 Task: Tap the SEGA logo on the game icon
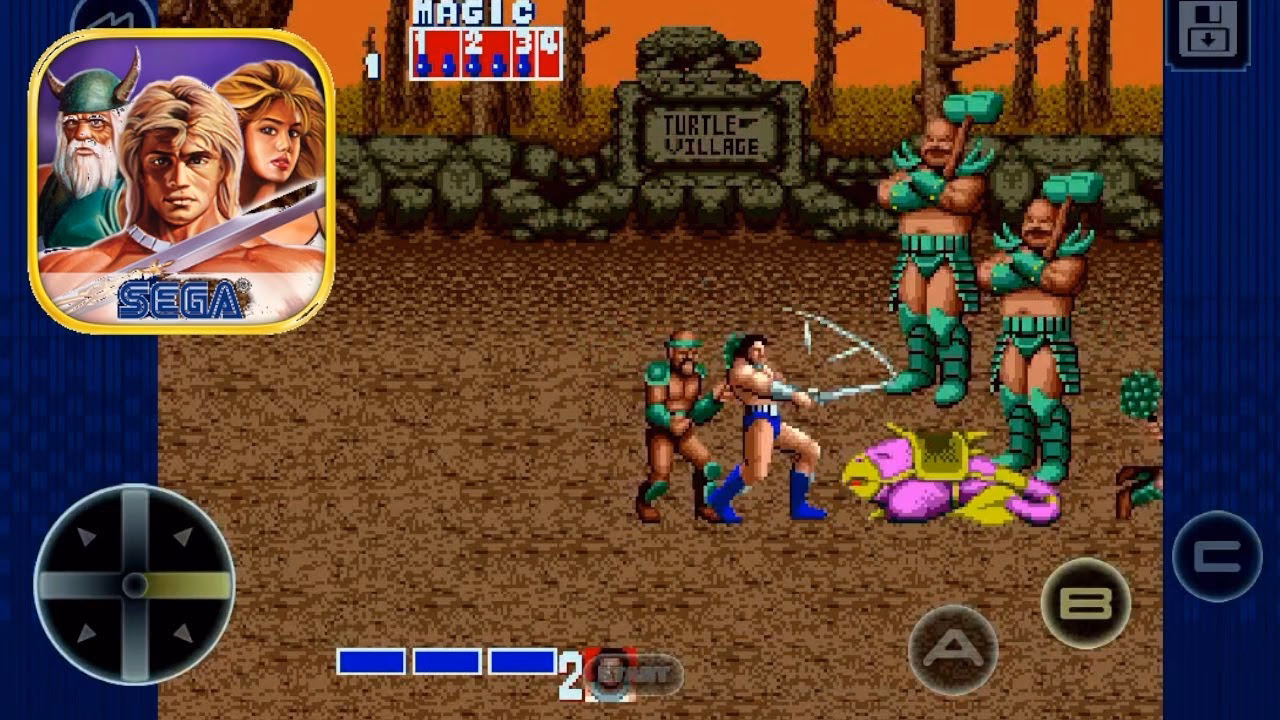pos(182,296)
